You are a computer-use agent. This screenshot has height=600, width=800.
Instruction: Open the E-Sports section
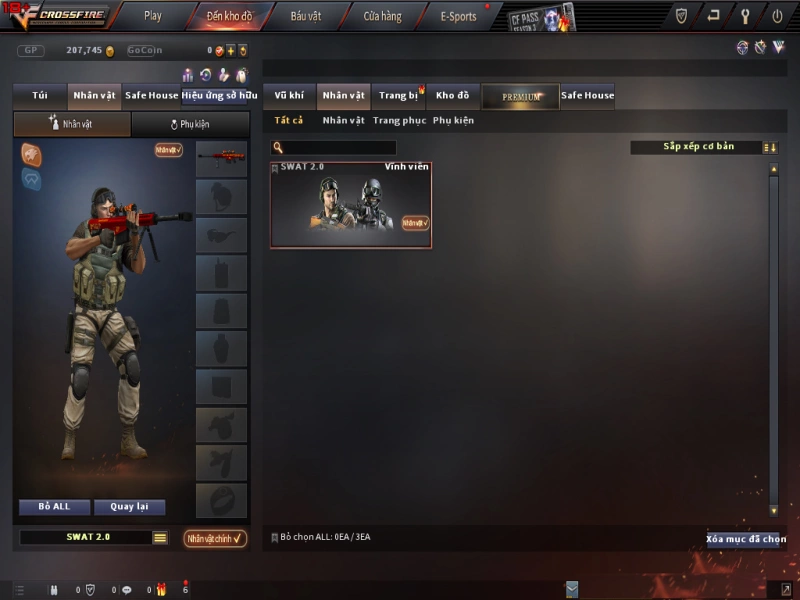click(458, 16)
